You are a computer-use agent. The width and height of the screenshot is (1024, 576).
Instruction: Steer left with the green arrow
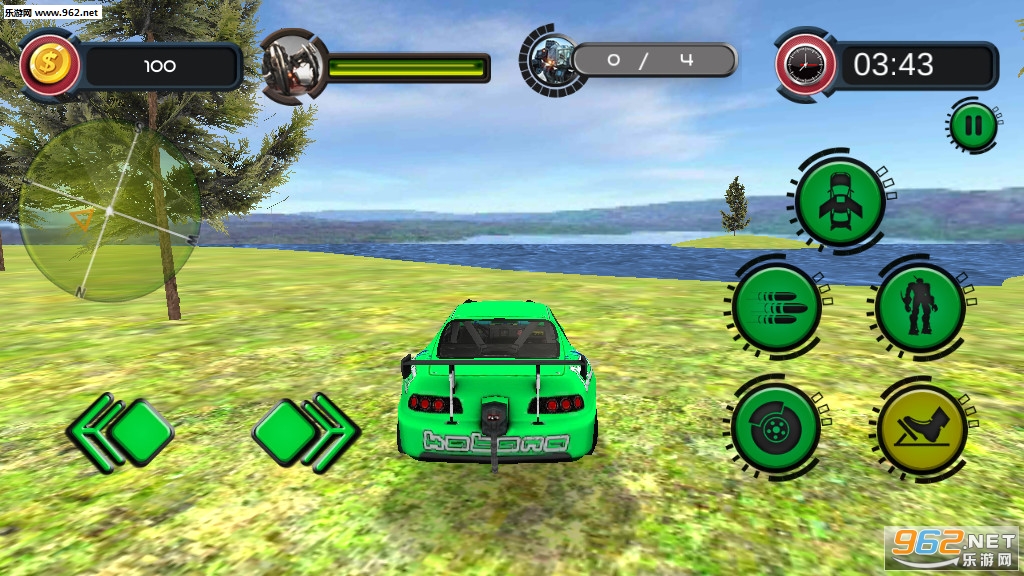click(x=121, y=432)
